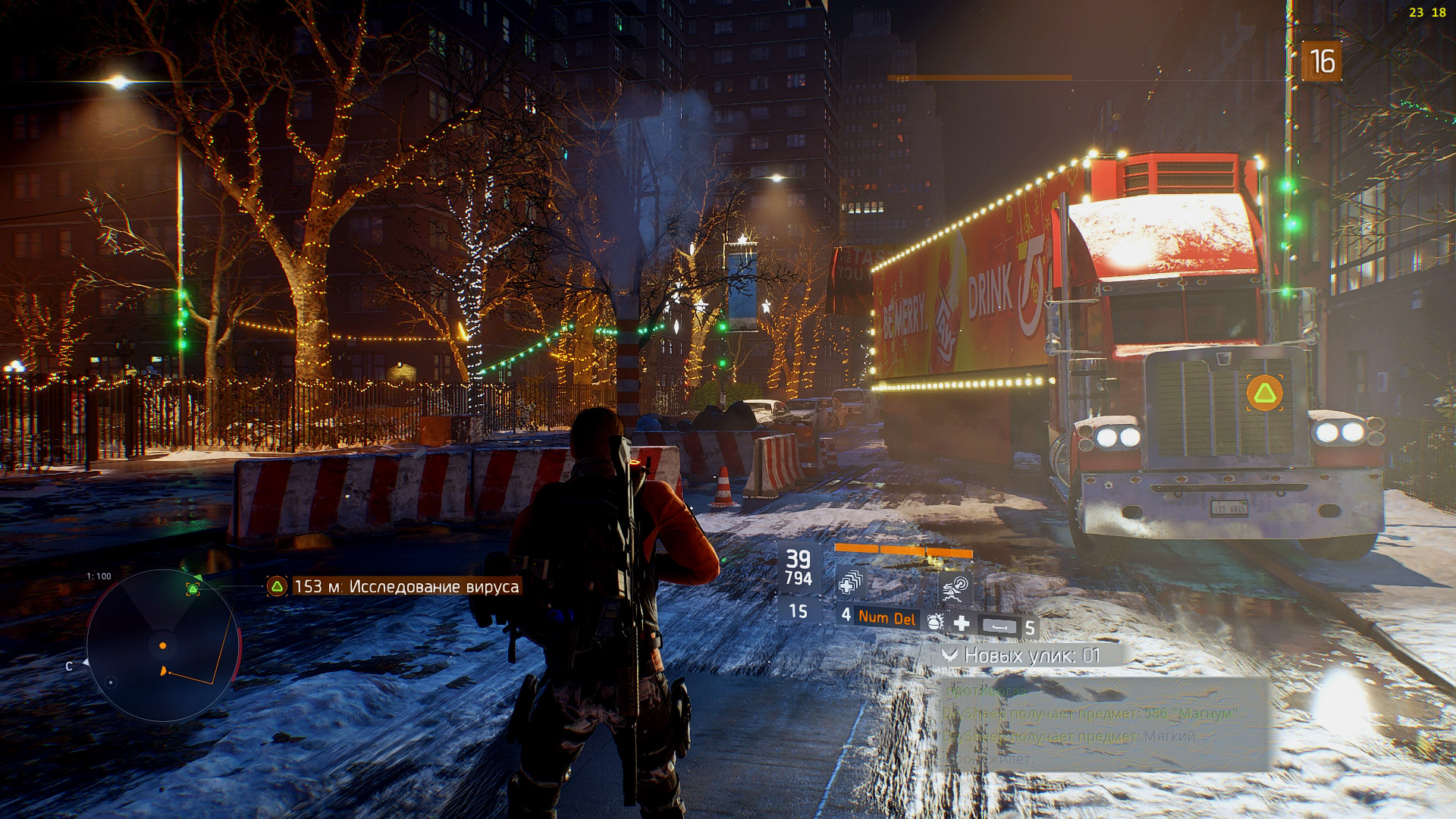The height and width of the screenshot is (819, 1456).
Task: Activate the Pulse skill icon
Action: click(x=957, y=588)
